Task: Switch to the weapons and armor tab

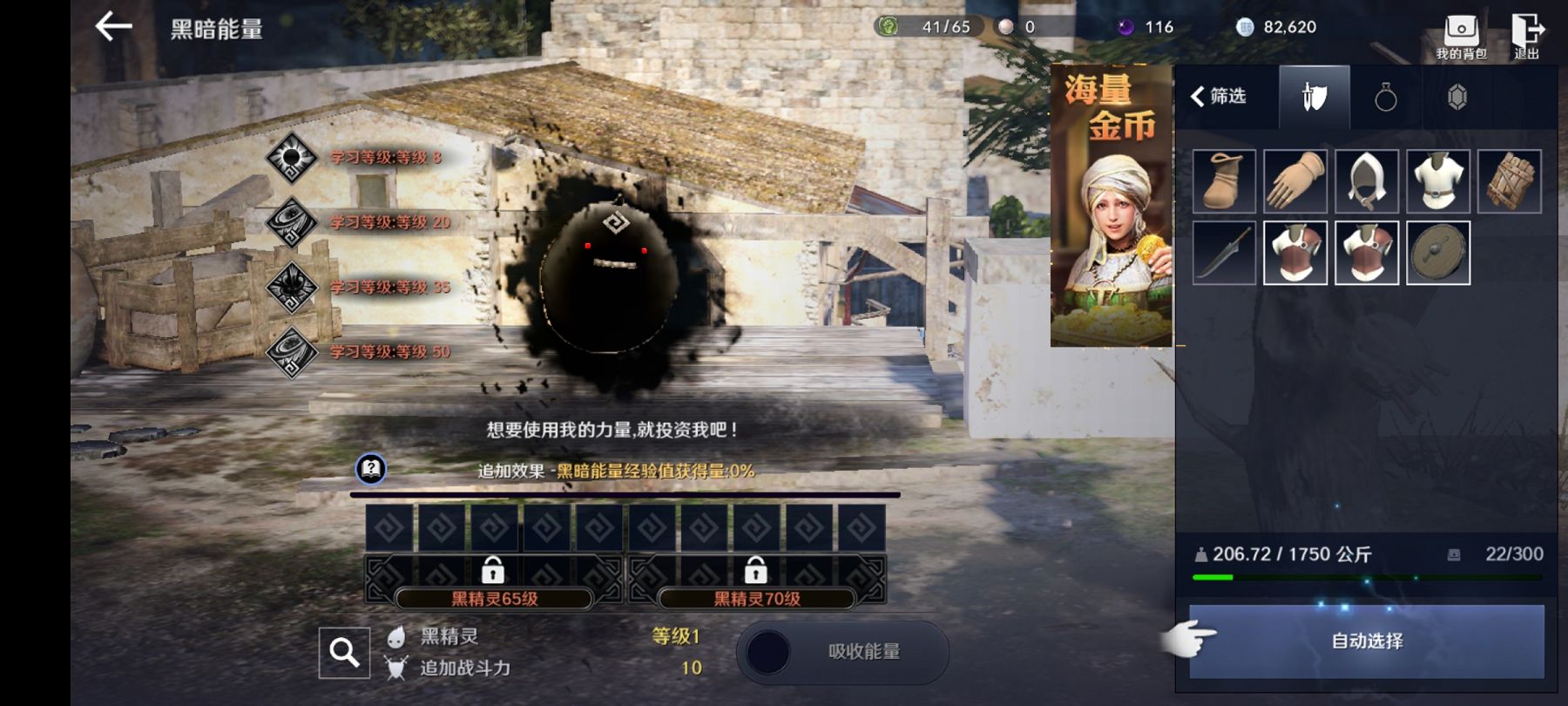Action: coord(1314,97)
